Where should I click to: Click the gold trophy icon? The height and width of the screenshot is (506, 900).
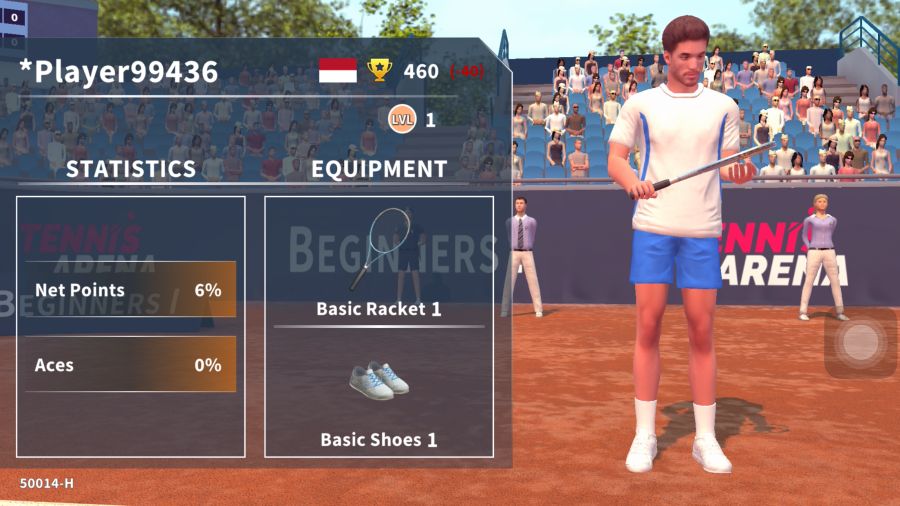click(380, 70)
